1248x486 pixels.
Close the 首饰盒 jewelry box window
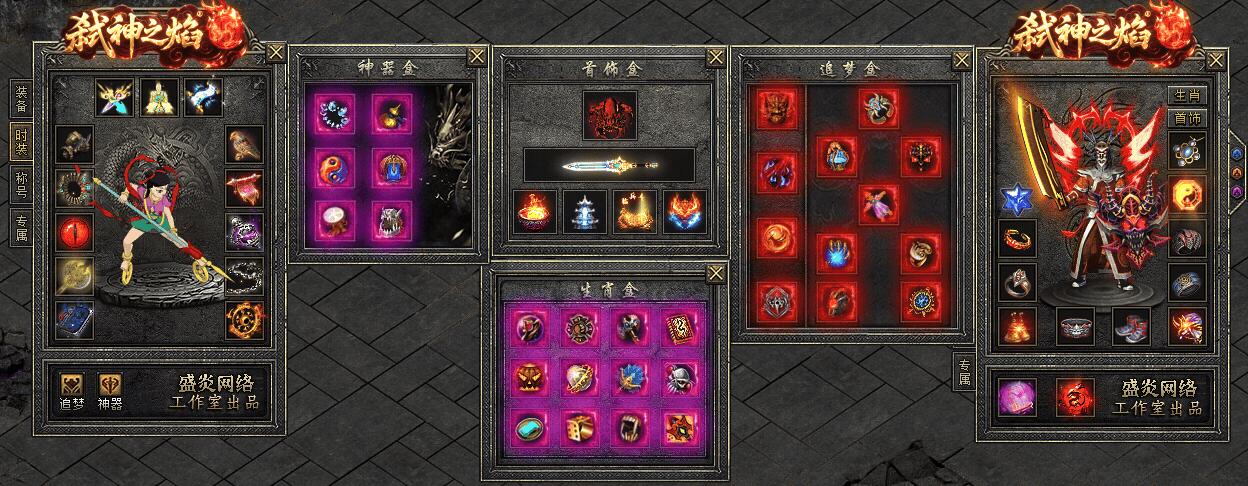click(x=716, y=57)
